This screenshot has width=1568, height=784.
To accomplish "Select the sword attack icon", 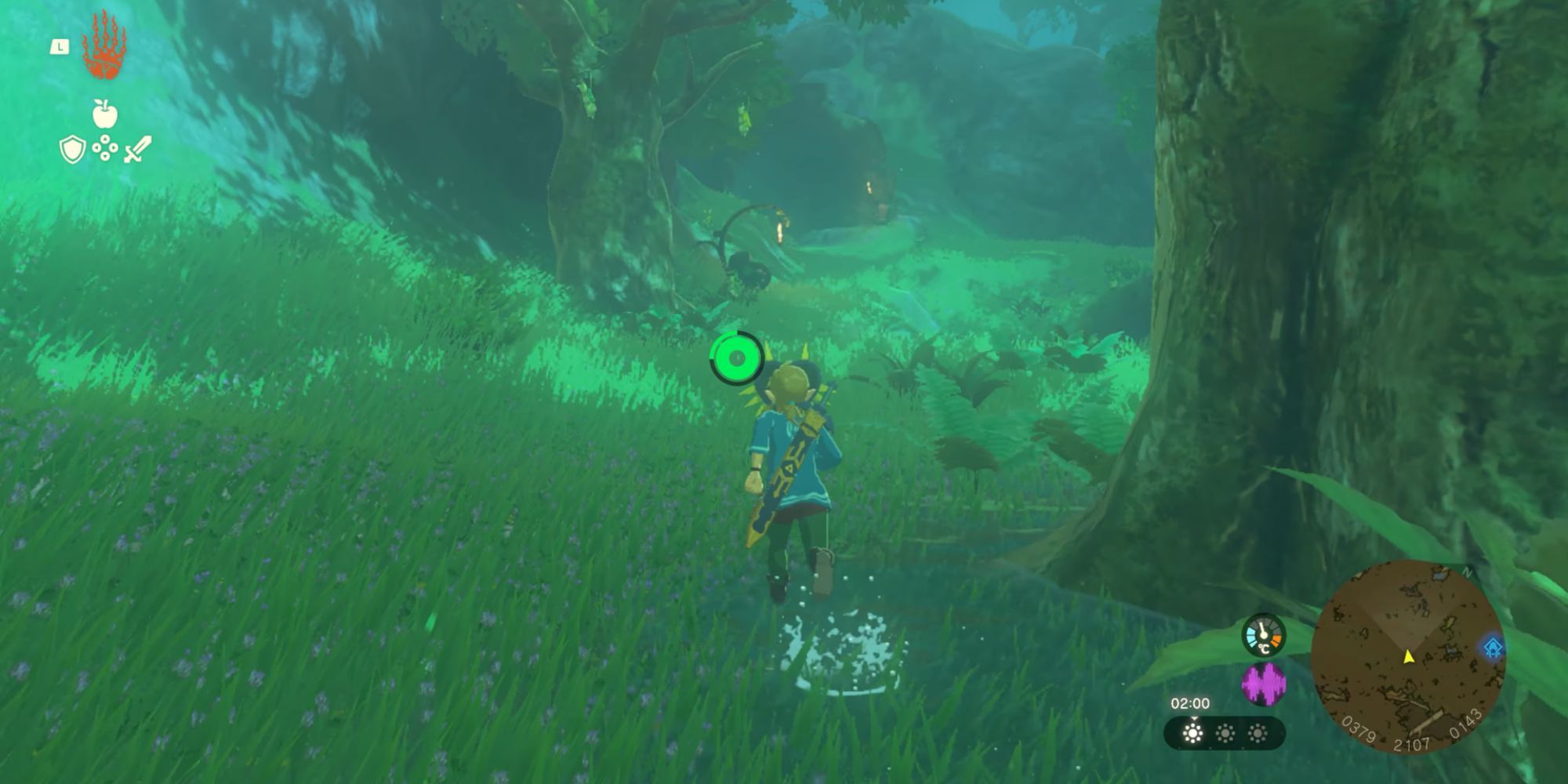I will [138, 148].
